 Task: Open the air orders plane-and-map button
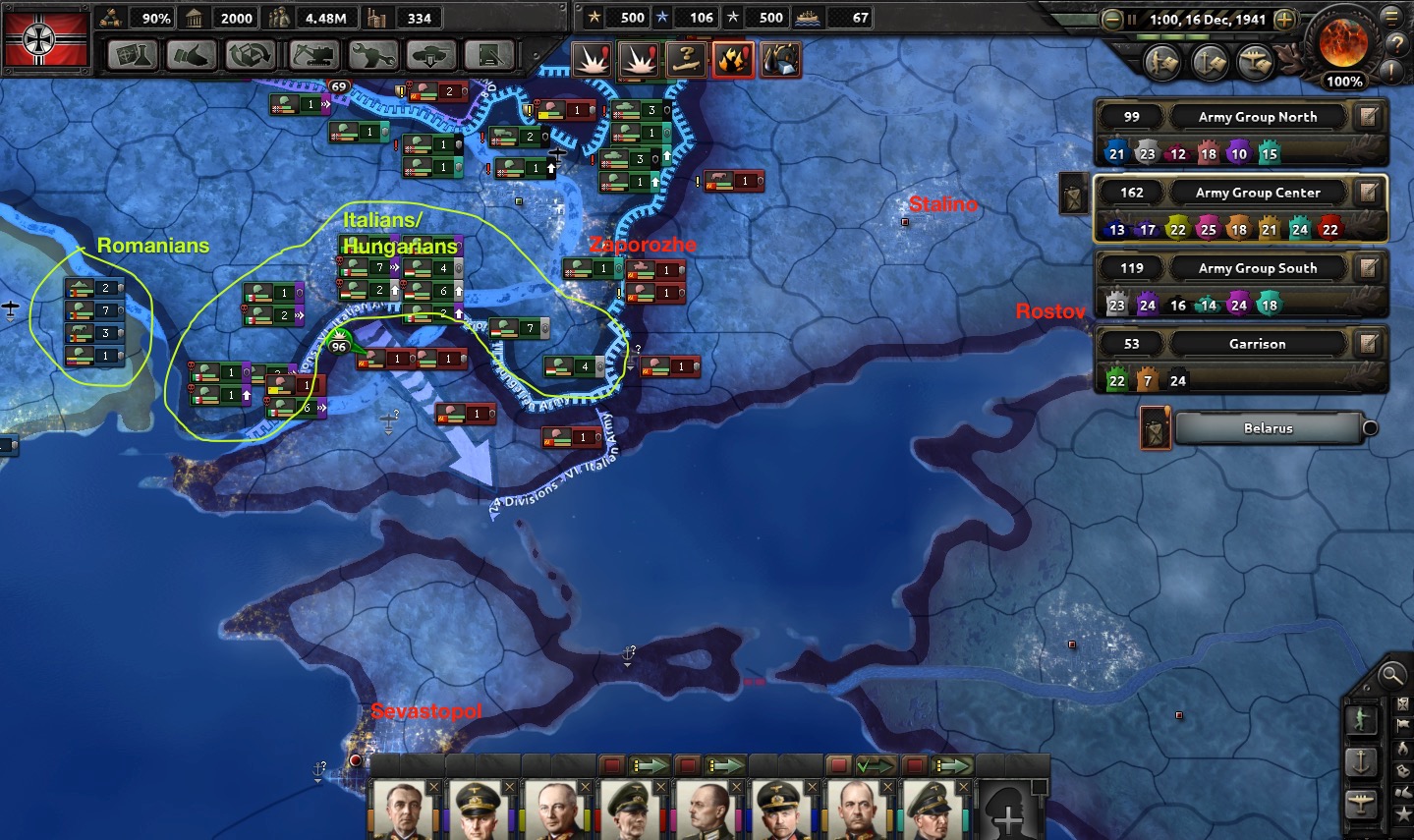coord(1256,63)
